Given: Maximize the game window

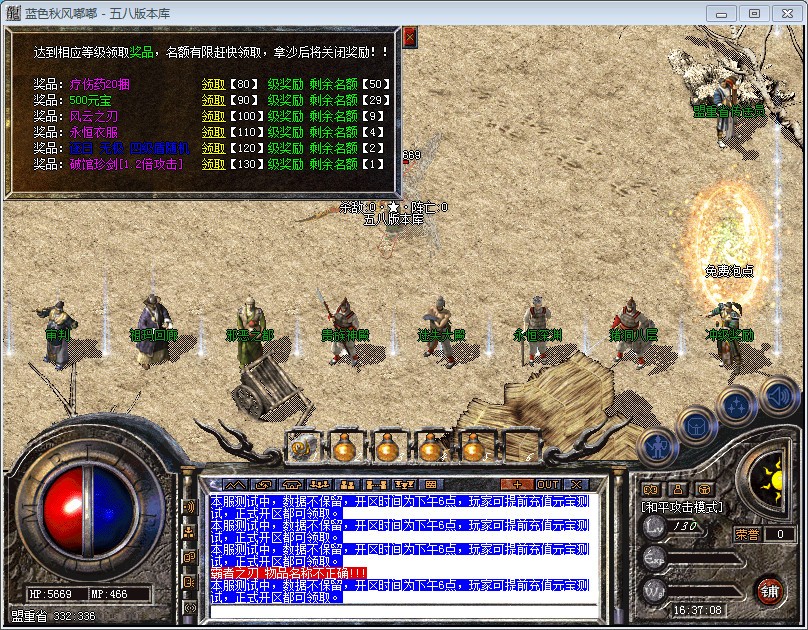Looking at the screenshot, I should pyautogui.click(x=754, y=13).
